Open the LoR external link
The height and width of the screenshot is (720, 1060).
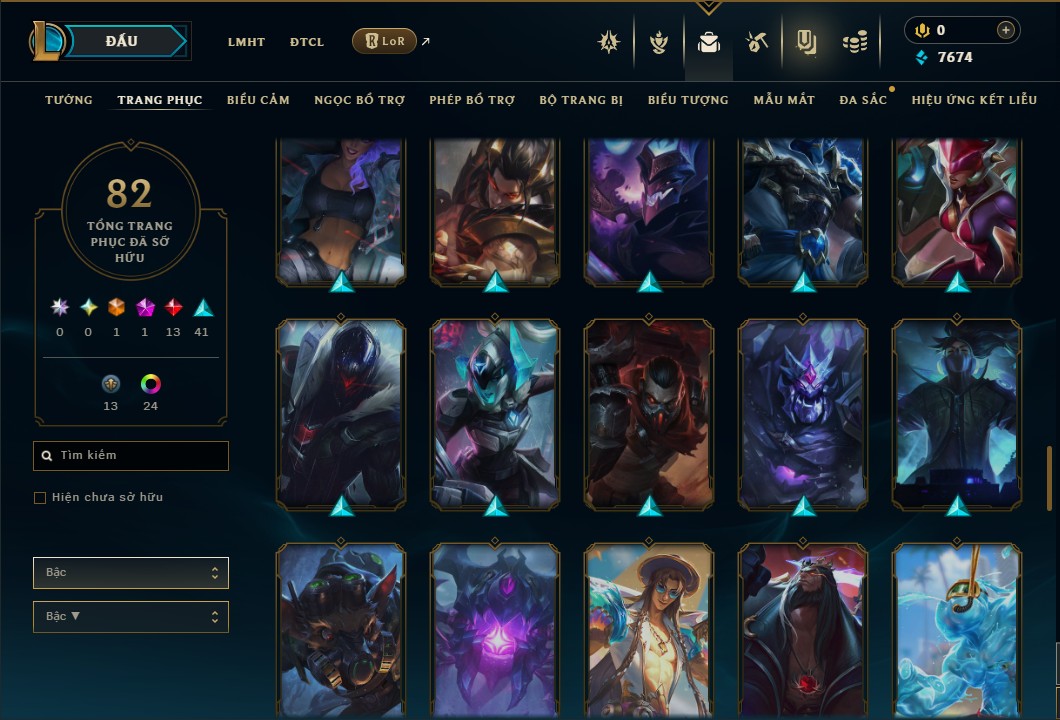[x=385, y=41]
